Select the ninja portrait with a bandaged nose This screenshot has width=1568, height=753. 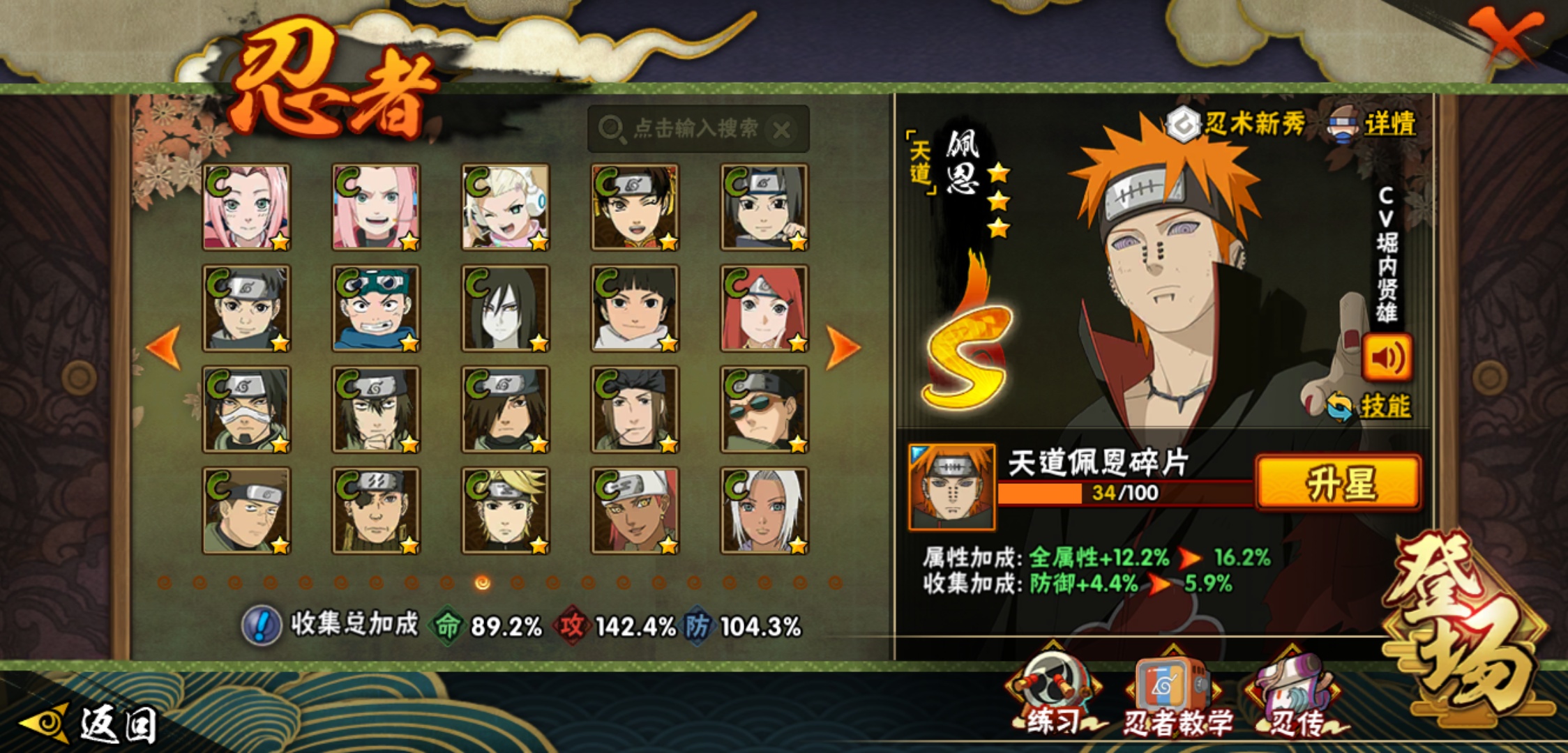pos(246,409)
